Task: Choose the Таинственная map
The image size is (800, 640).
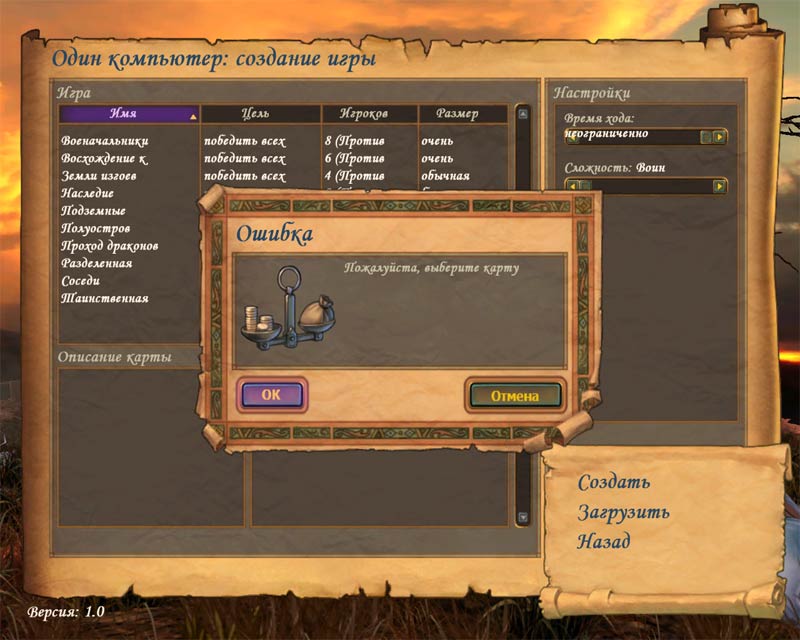Action: point(105,298)
